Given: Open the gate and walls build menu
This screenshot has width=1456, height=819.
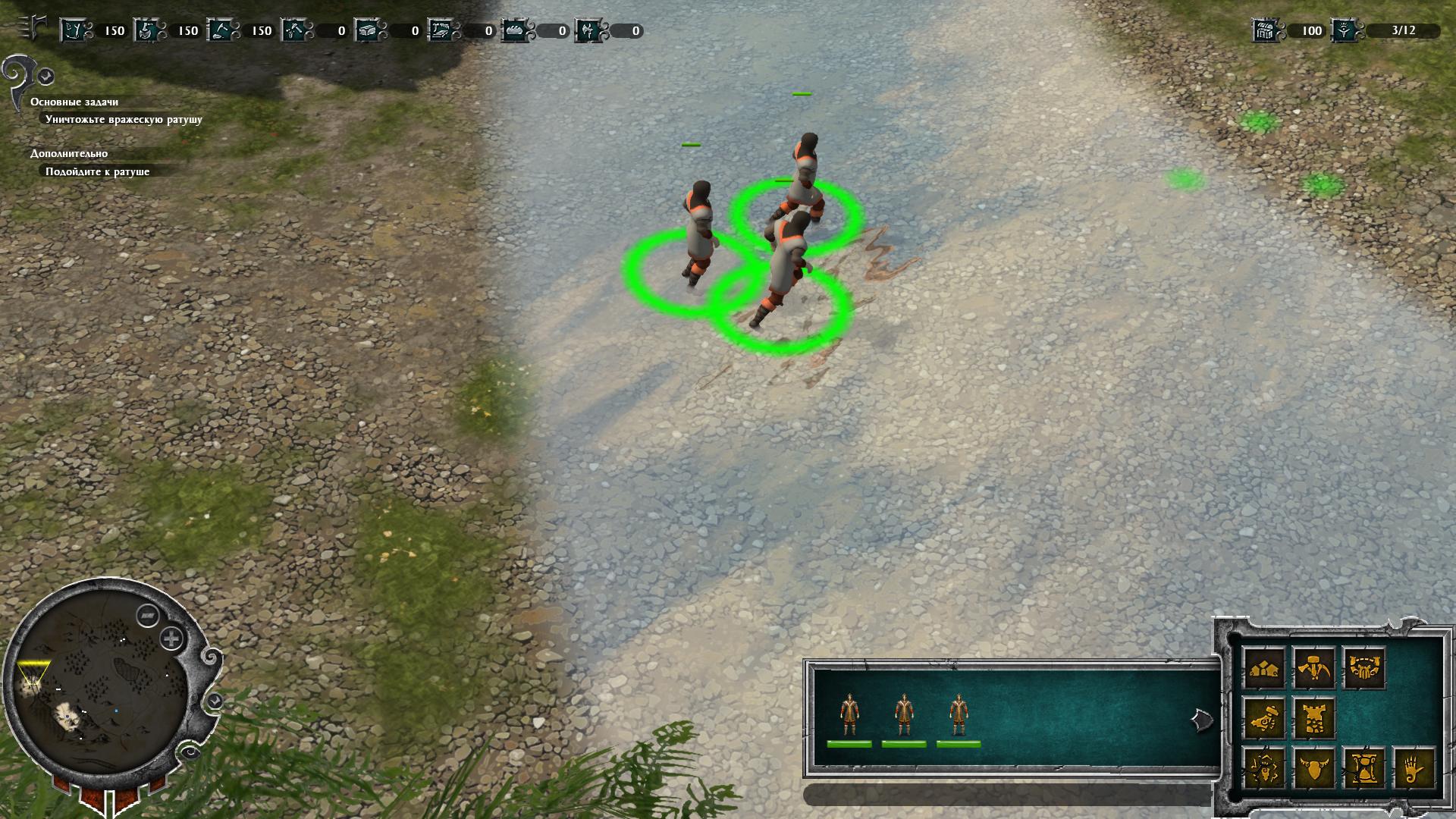Looking at the screenshot, I should click(x=1363, y=669).
